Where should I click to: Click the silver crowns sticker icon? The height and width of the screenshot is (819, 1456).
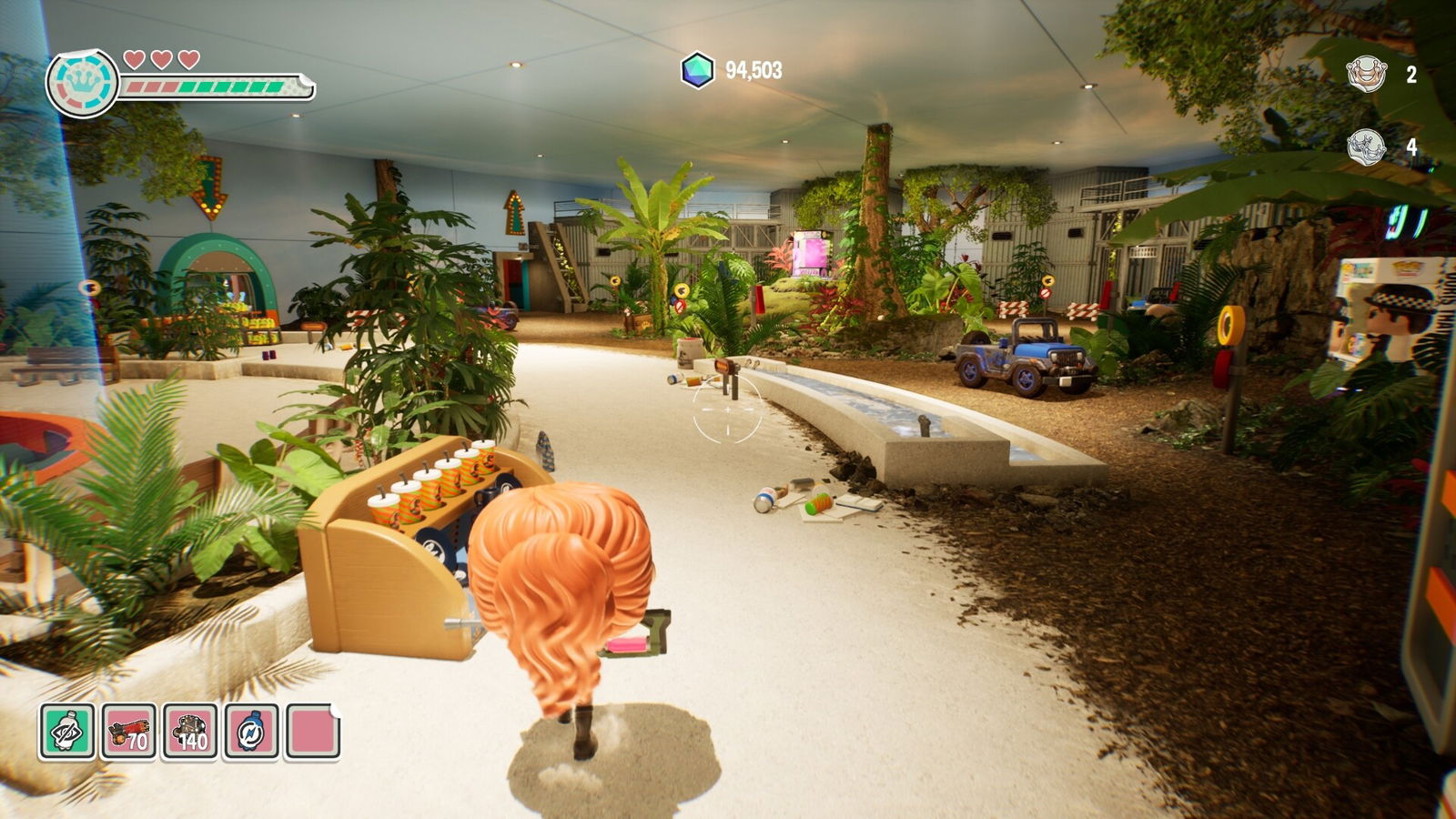[1365, 146]
